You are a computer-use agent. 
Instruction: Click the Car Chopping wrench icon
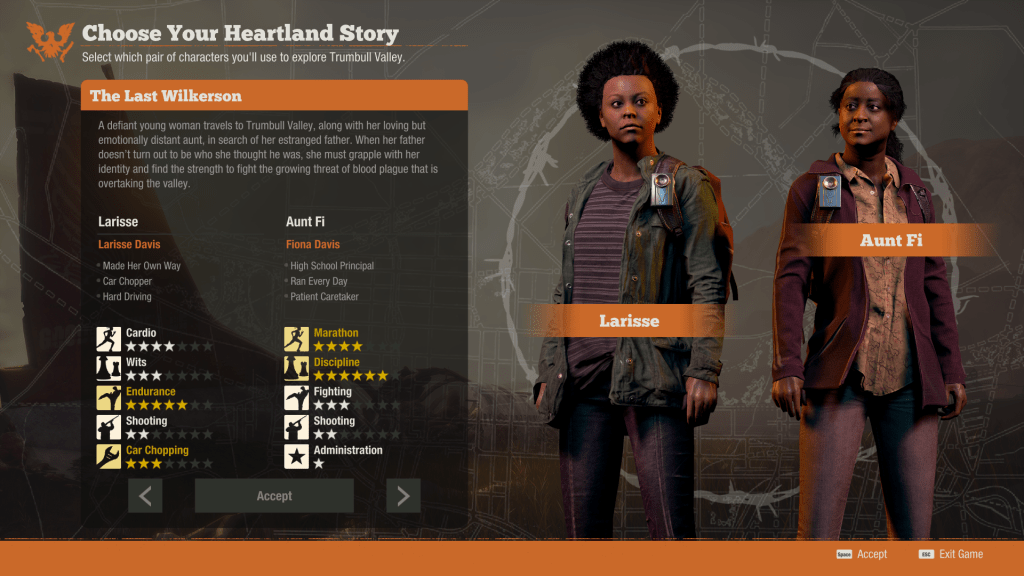tap(109, 456)
